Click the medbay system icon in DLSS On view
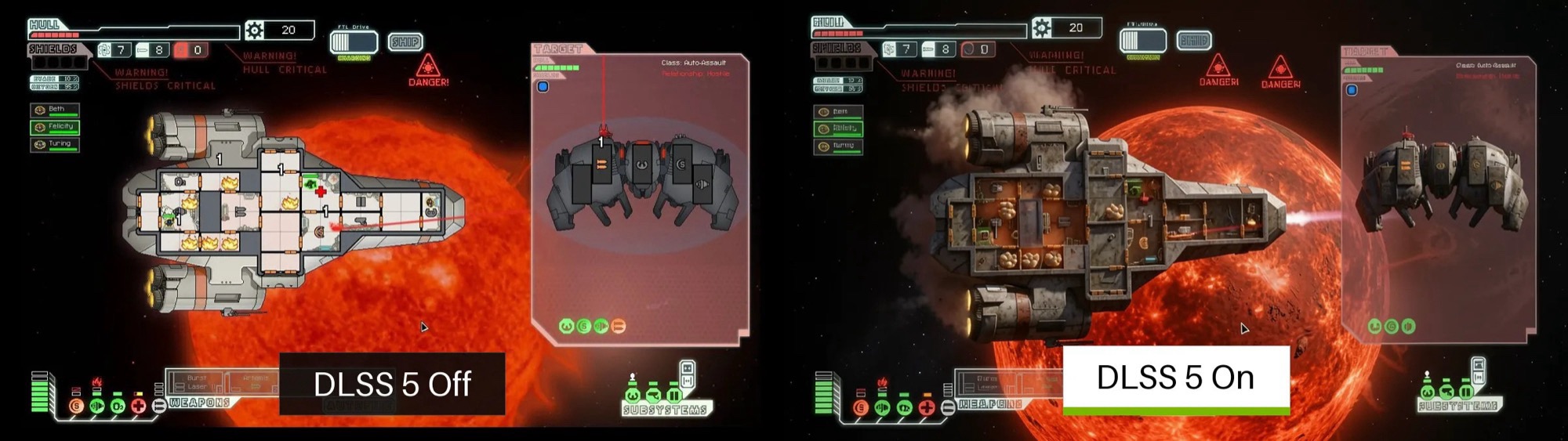This screenshot has width=1568, height=441. click(926, 407)
